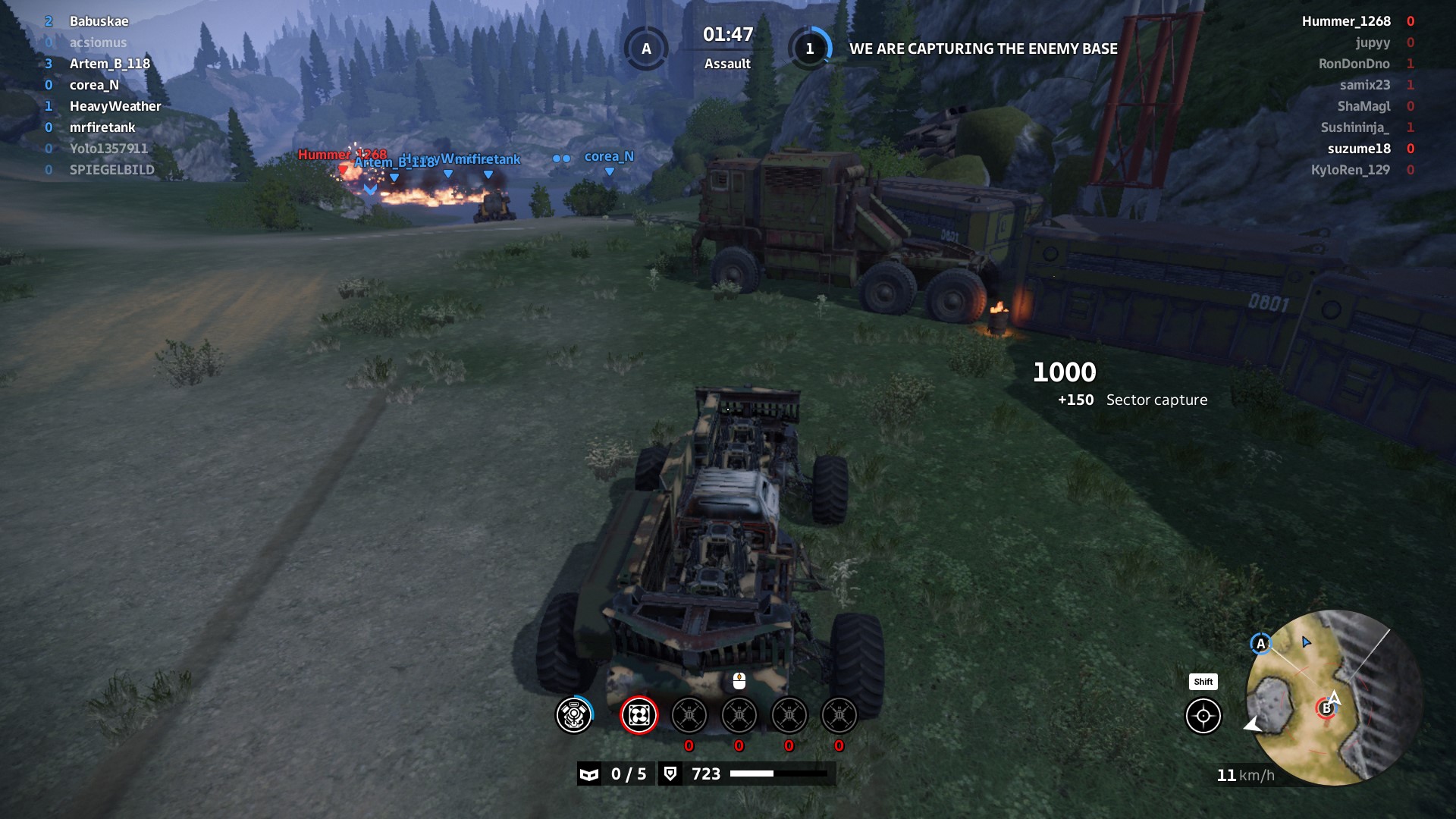
Task: Choose HeavyWeather from the allied roster
Action: coord(115,106)
